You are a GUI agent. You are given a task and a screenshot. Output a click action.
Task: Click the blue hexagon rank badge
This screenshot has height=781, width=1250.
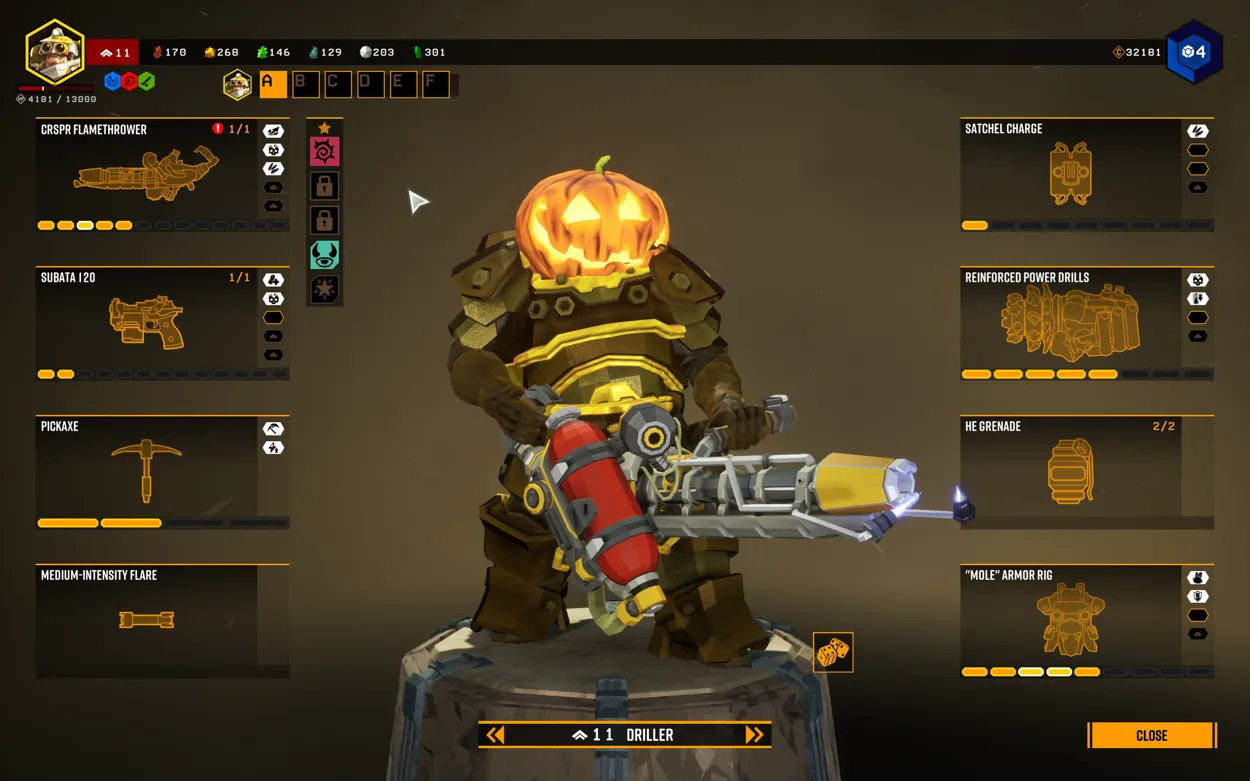1194,52
